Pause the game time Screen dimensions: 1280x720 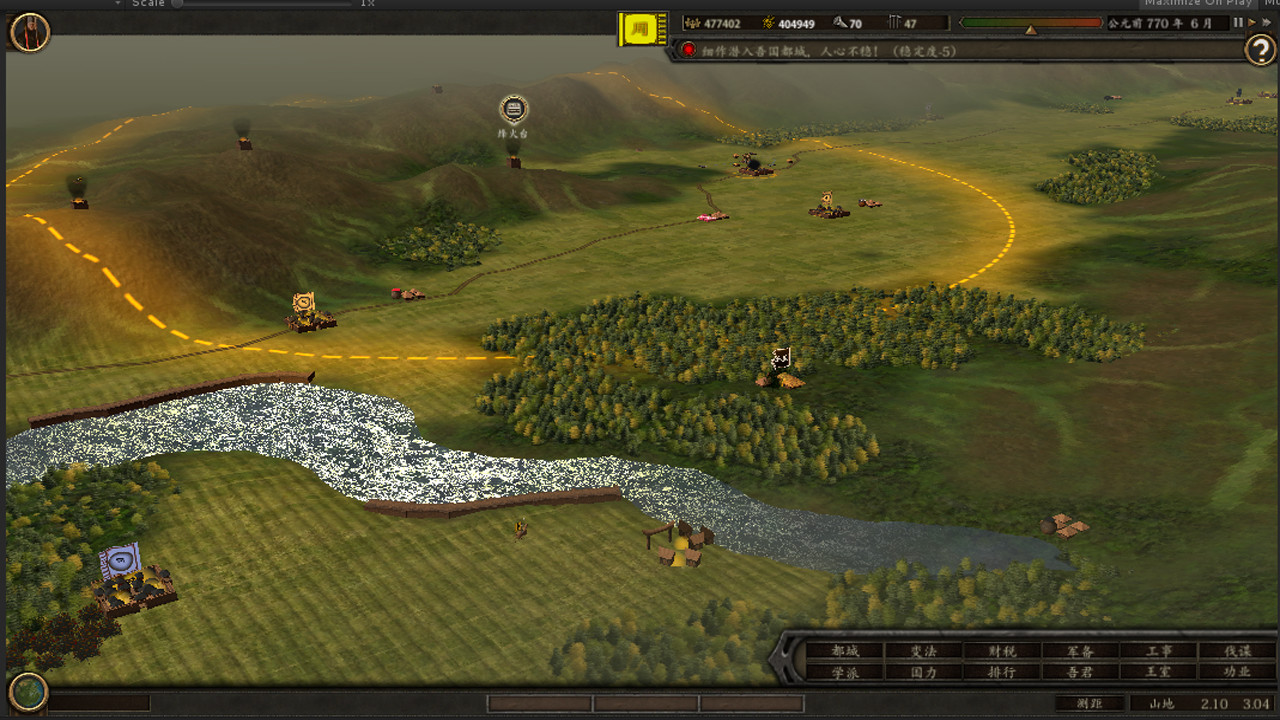[1238, 22]
